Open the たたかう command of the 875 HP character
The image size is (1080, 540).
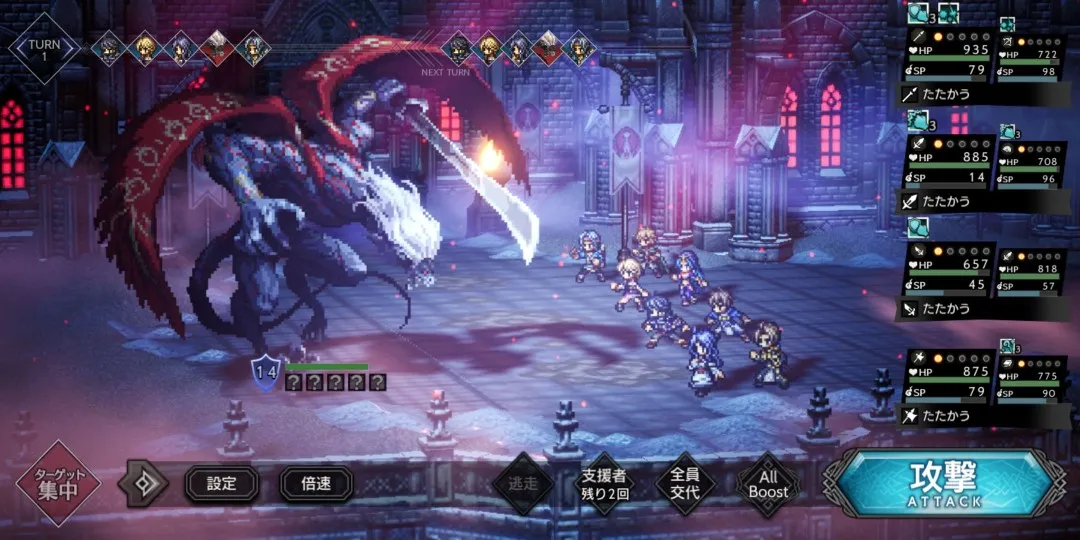946,415
